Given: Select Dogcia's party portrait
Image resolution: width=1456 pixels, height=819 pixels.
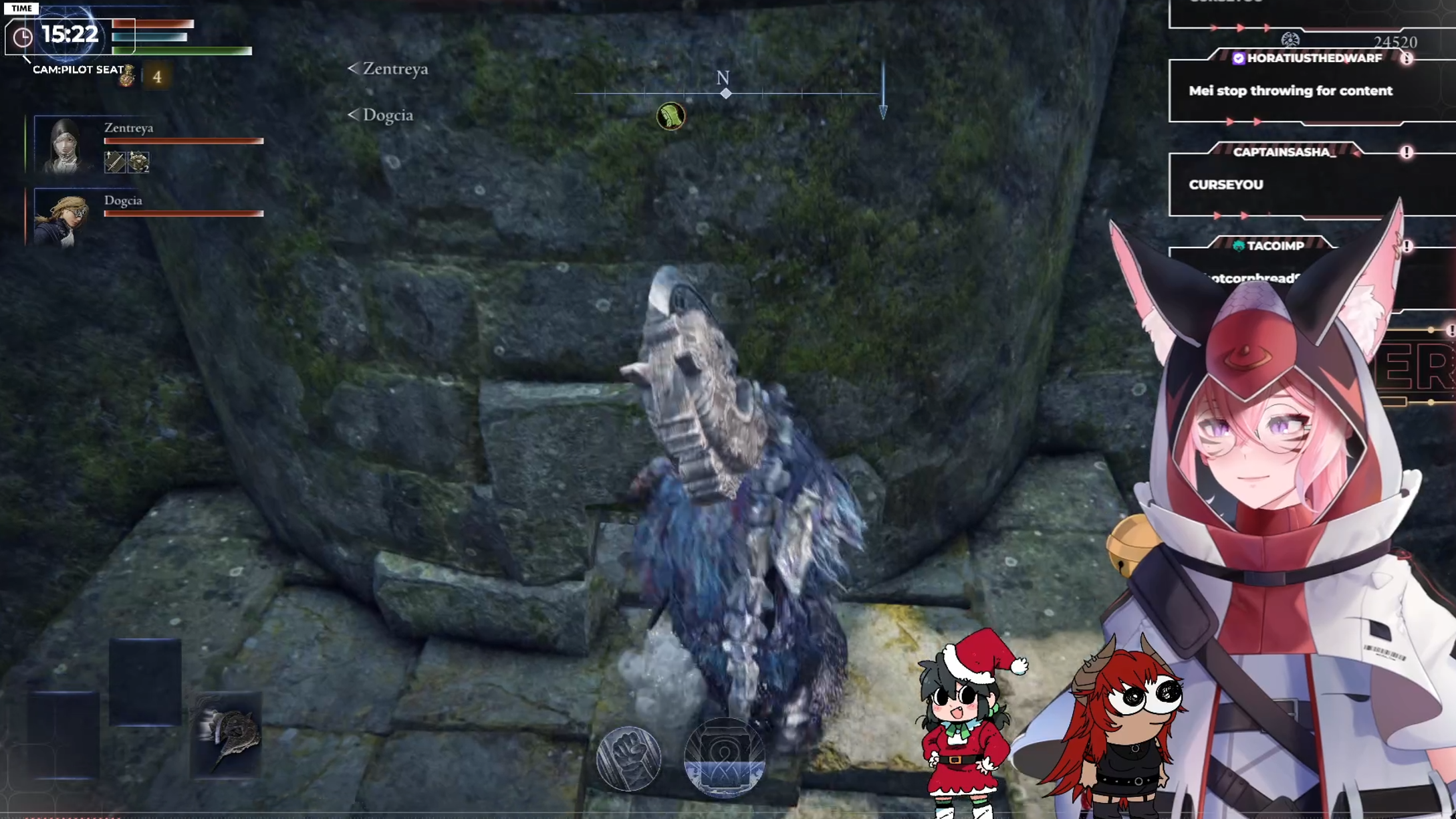Looking at the screenshot, I should click(x=62, y=218).
